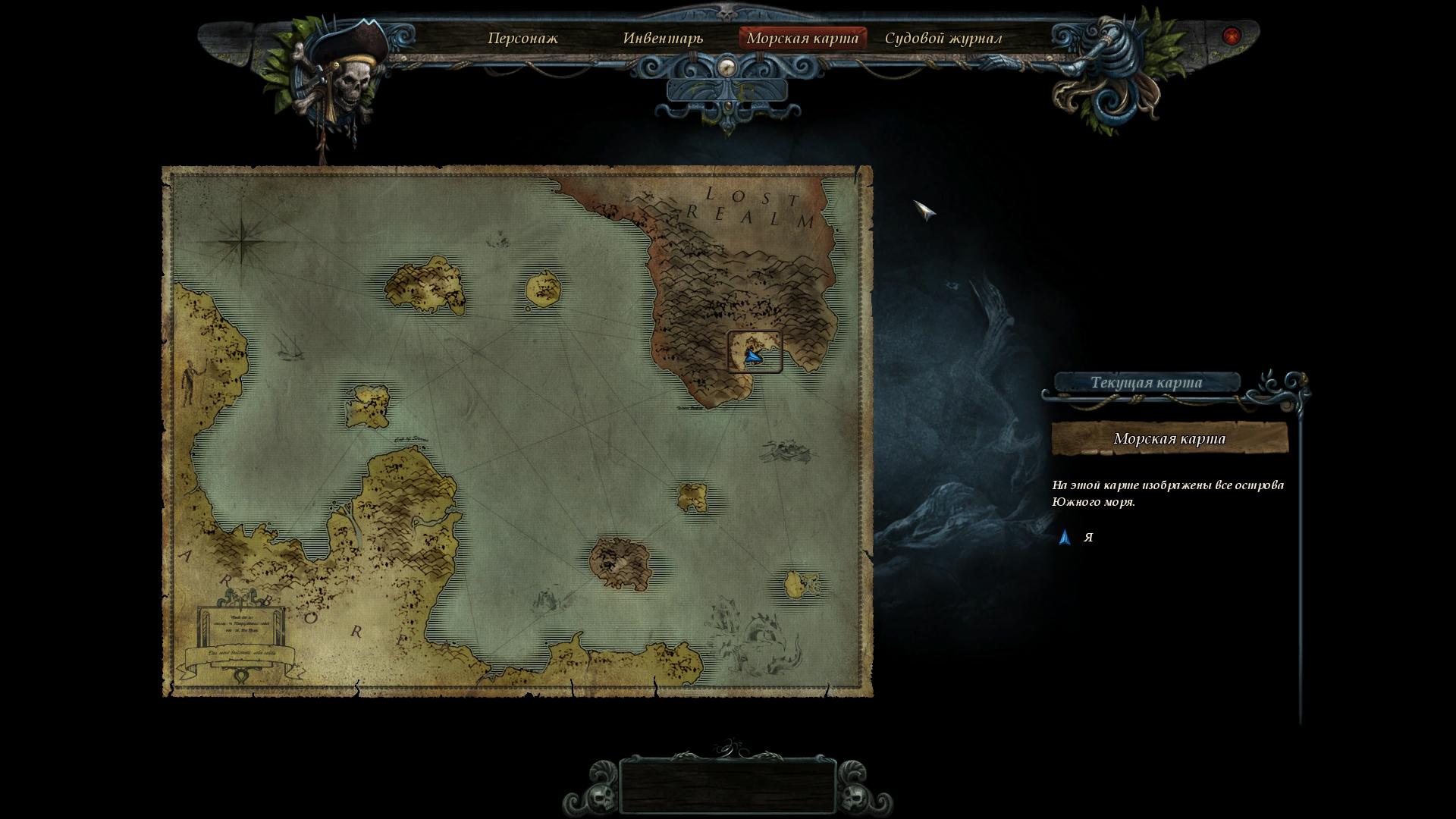This screenshot has height=819, width=1456.
Task: Switch to the Инвентарь tab
Action: [663, 38]
